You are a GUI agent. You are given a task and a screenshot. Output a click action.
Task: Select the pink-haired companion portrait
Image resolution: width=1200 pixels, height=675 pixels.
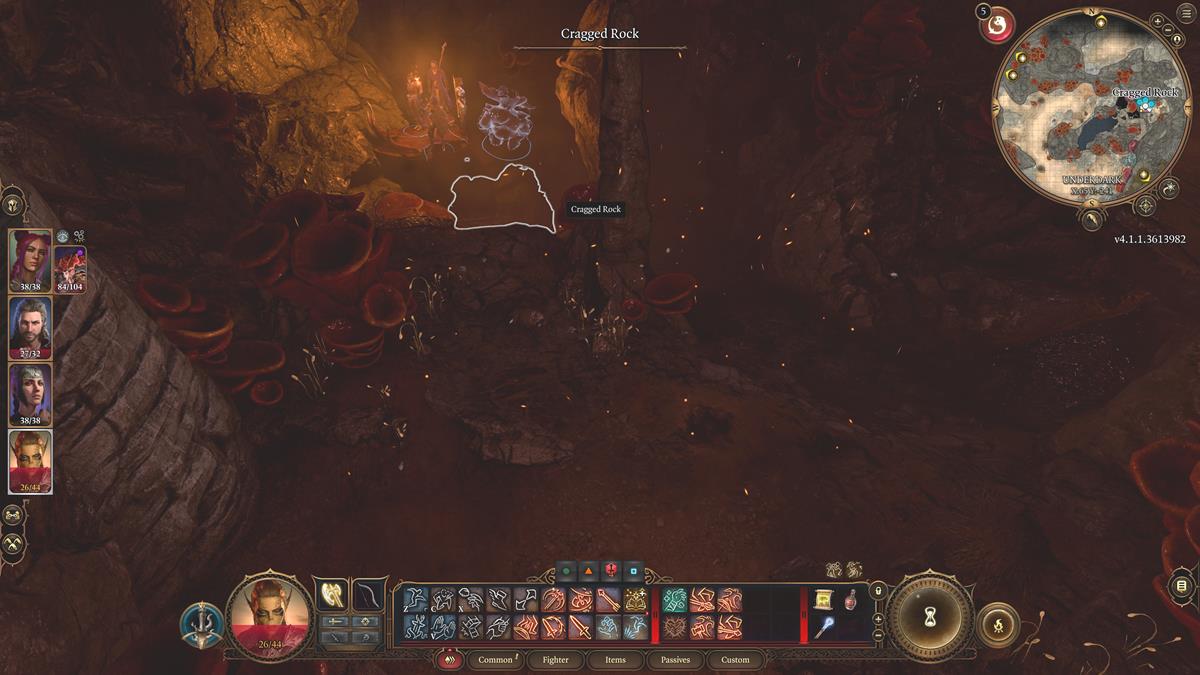tap(30, 260)
